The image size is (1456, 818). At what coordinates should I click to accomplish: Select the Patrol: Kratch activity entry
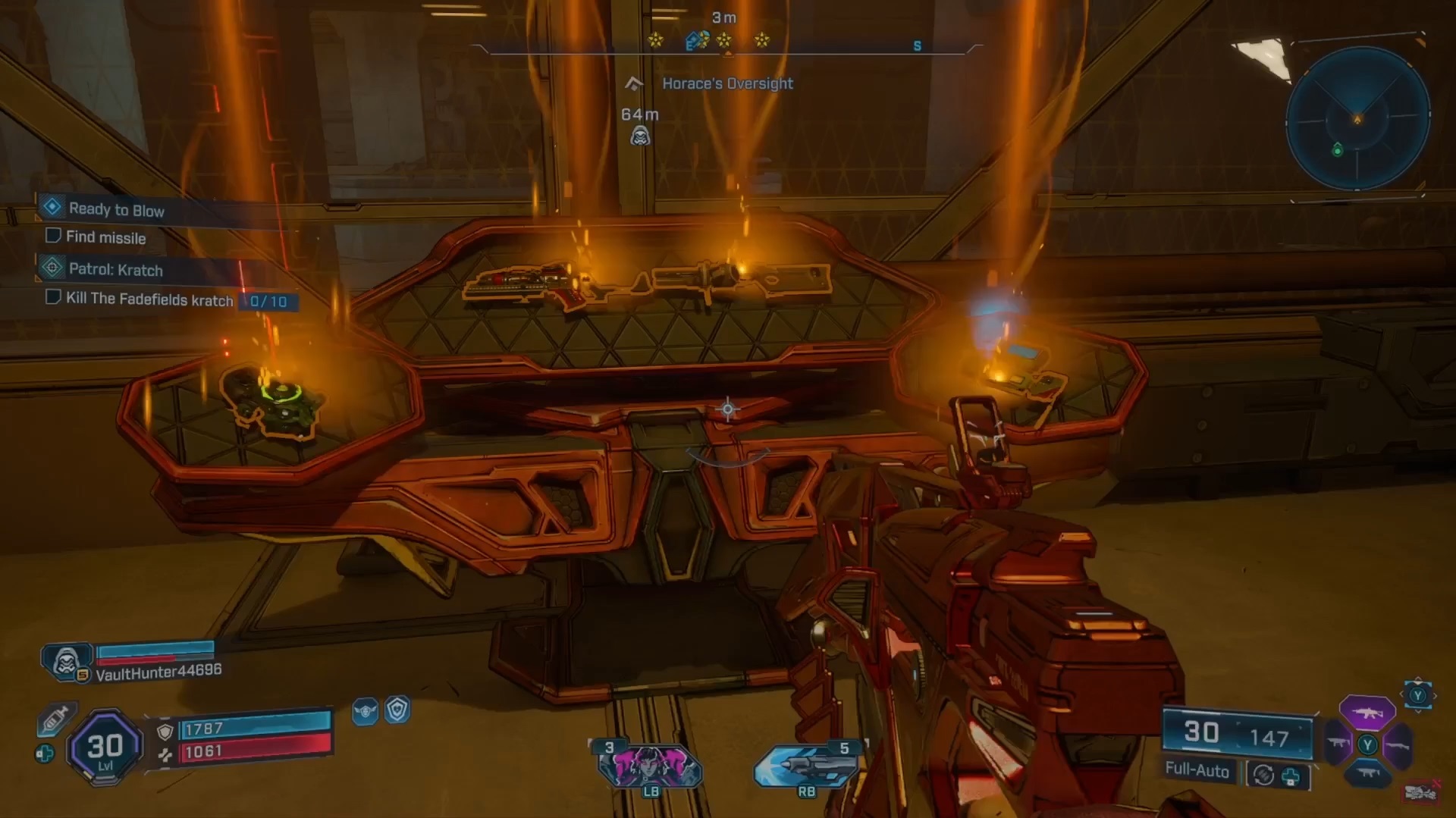pos(115,269)
